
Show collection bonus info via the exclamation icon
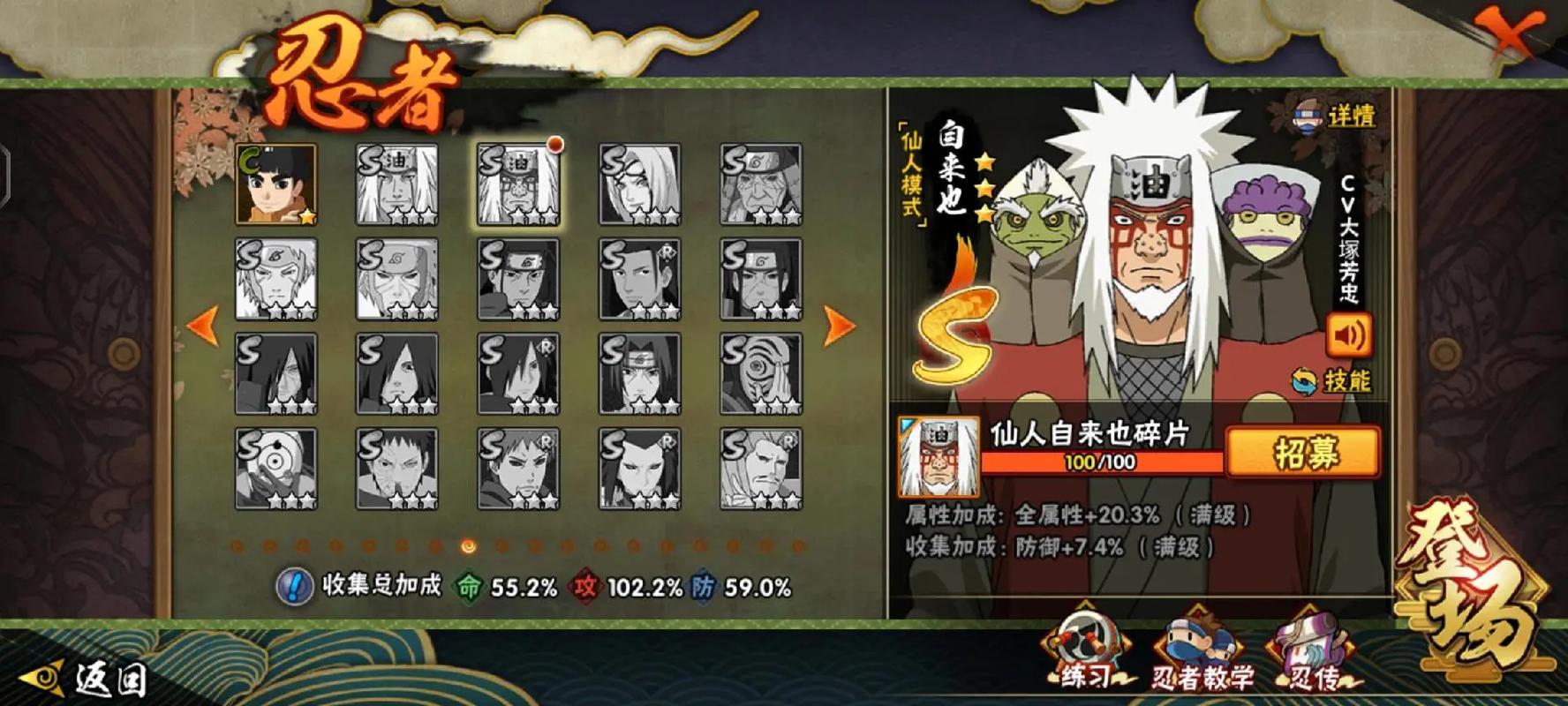click(x=294, y=585)
